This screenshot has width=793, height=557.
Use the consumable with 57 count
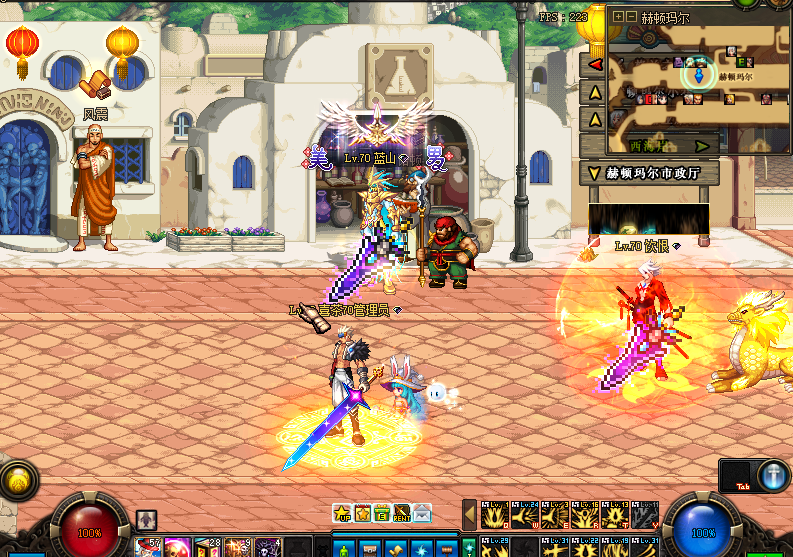149,548
